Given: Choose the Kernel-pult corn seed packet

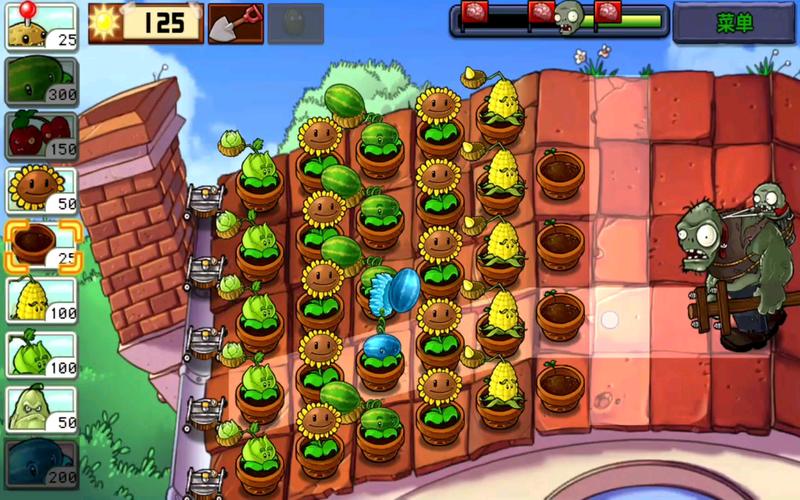Looking at the screenshot, I should pyautogui.click(x=41, y=298).
